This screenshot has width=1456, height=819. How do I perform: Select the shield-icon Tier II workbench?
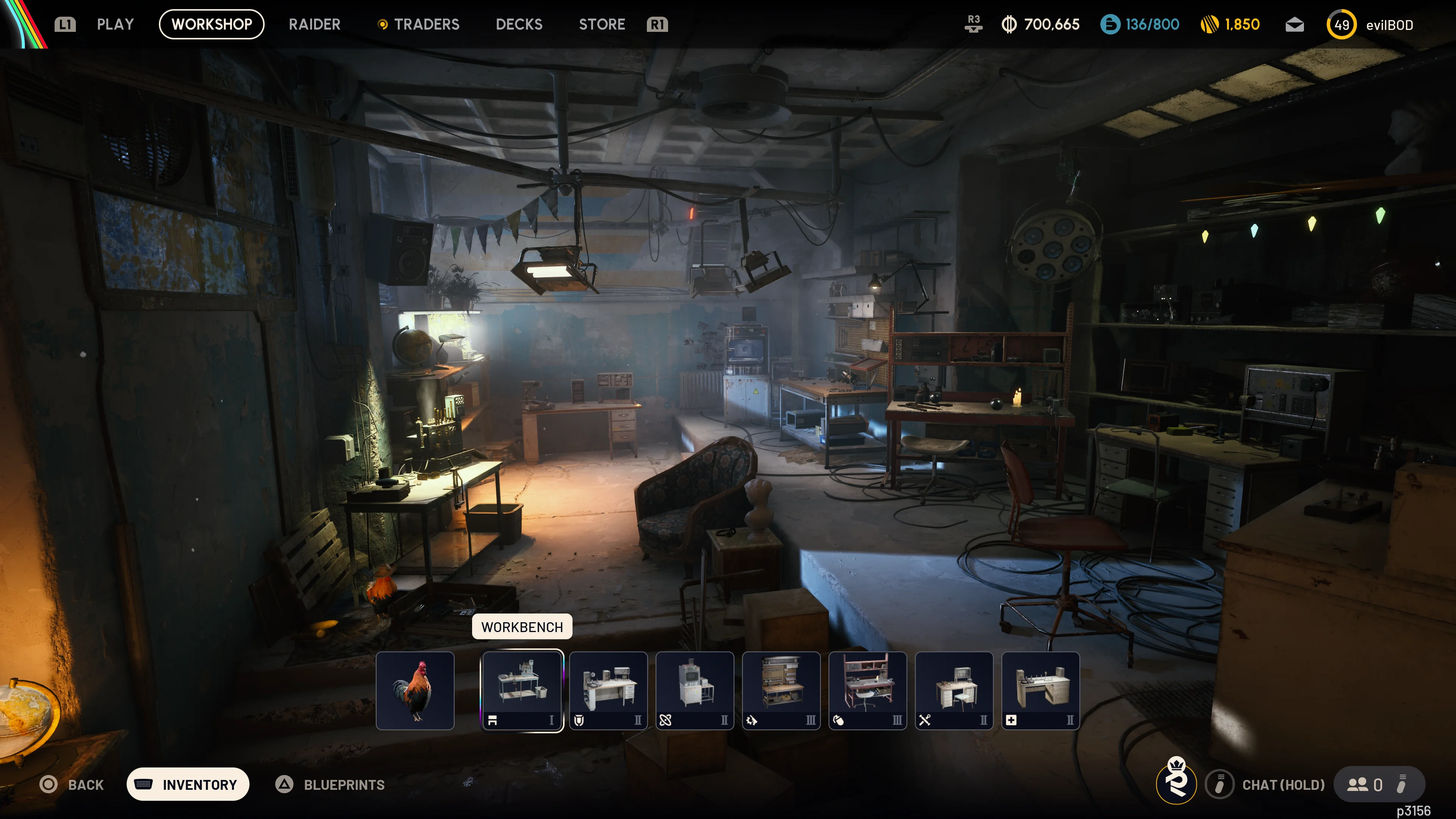(608, 691)
